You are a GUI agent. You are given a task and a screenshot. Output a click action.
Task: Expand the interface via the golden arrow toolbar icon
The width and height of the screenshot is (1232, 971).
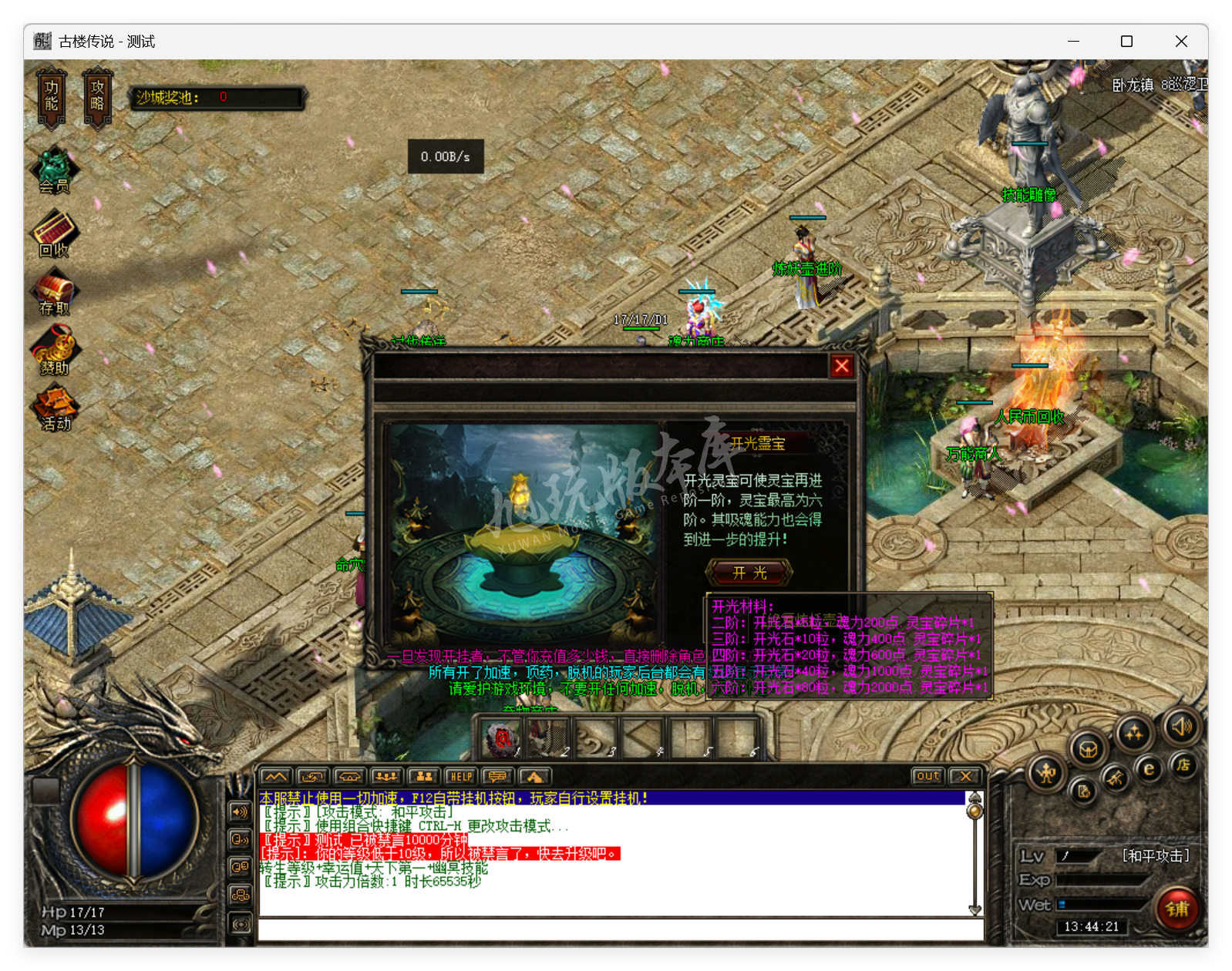pyautogui.click(x=535, y=776)
